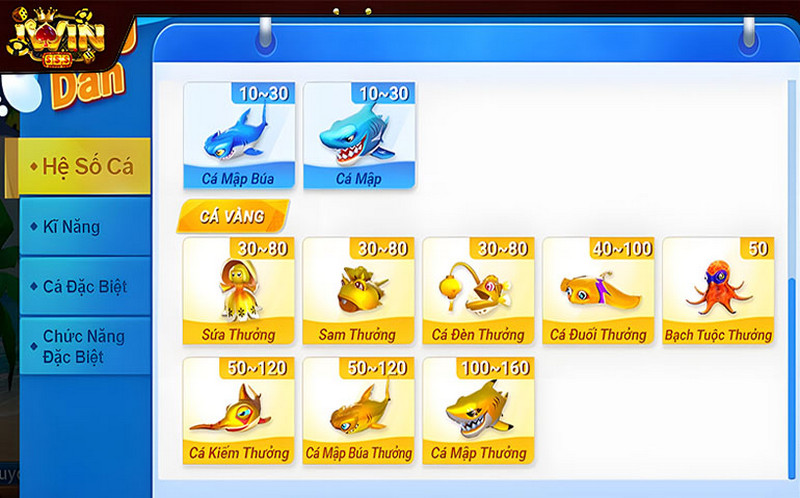
Task: Choose the Cá Mập Búa fish tile
Action: (238, 136)
